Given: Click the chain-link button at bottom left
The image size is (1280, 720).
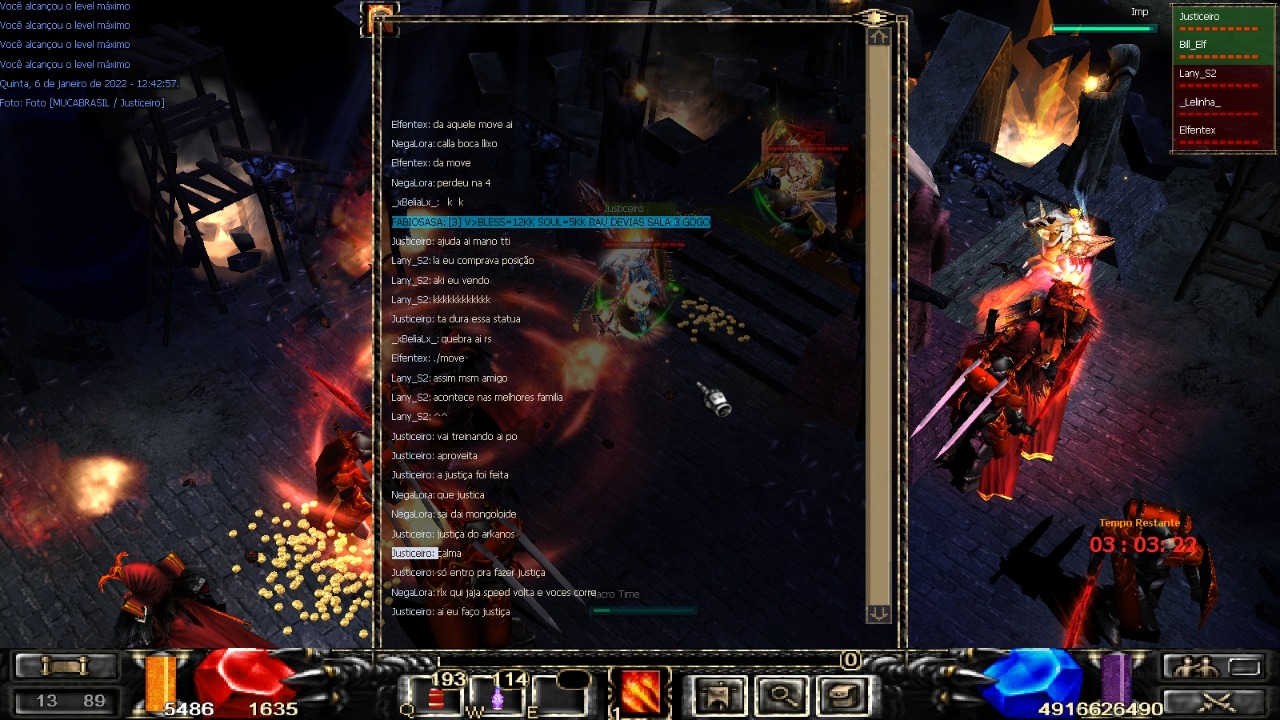Looking at the screenshot, I should (67, 666).
